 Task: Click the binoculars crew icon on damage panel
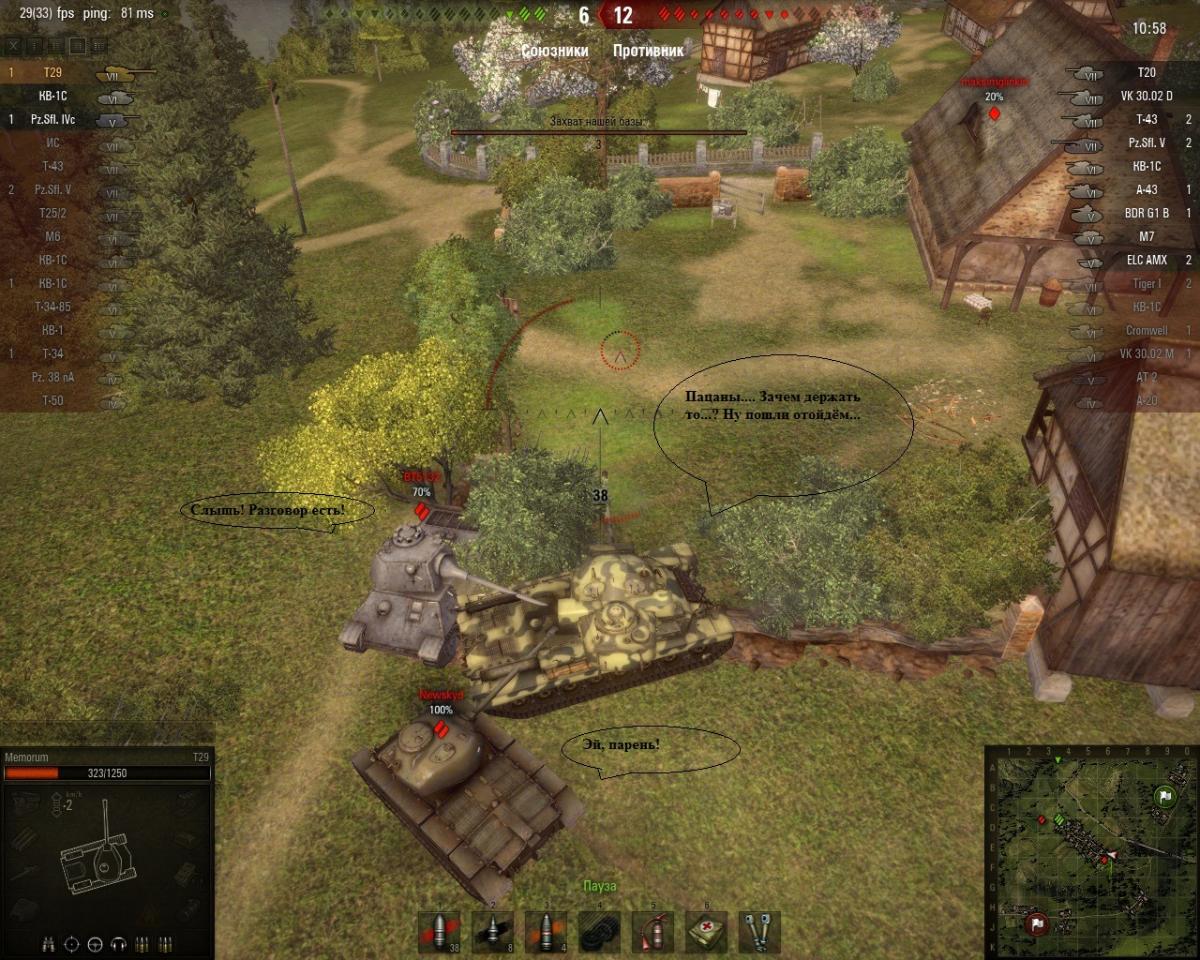[48, 943]
